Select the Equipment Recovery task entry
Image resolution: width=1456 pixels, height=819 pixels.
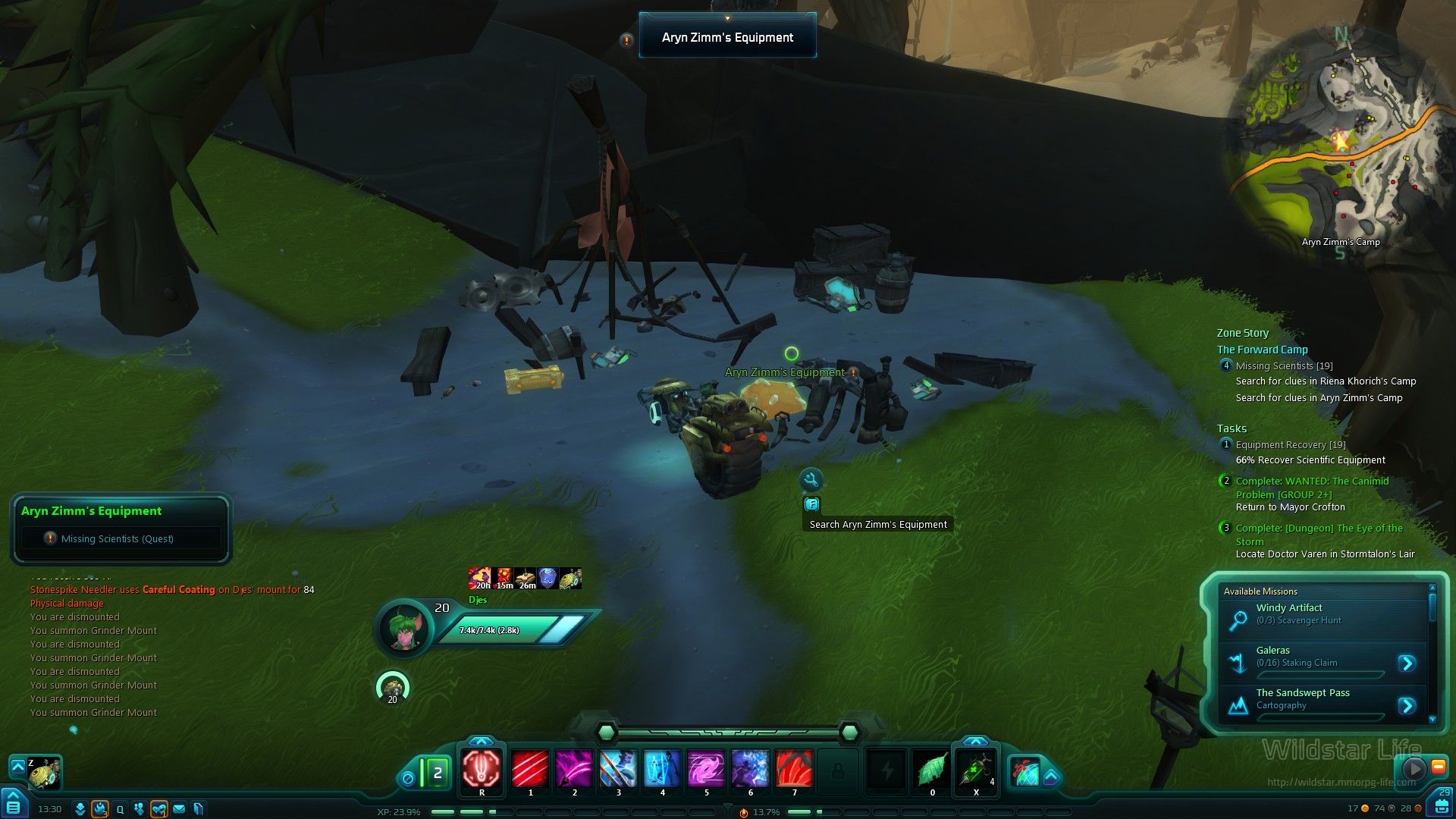click(1290, 445)
